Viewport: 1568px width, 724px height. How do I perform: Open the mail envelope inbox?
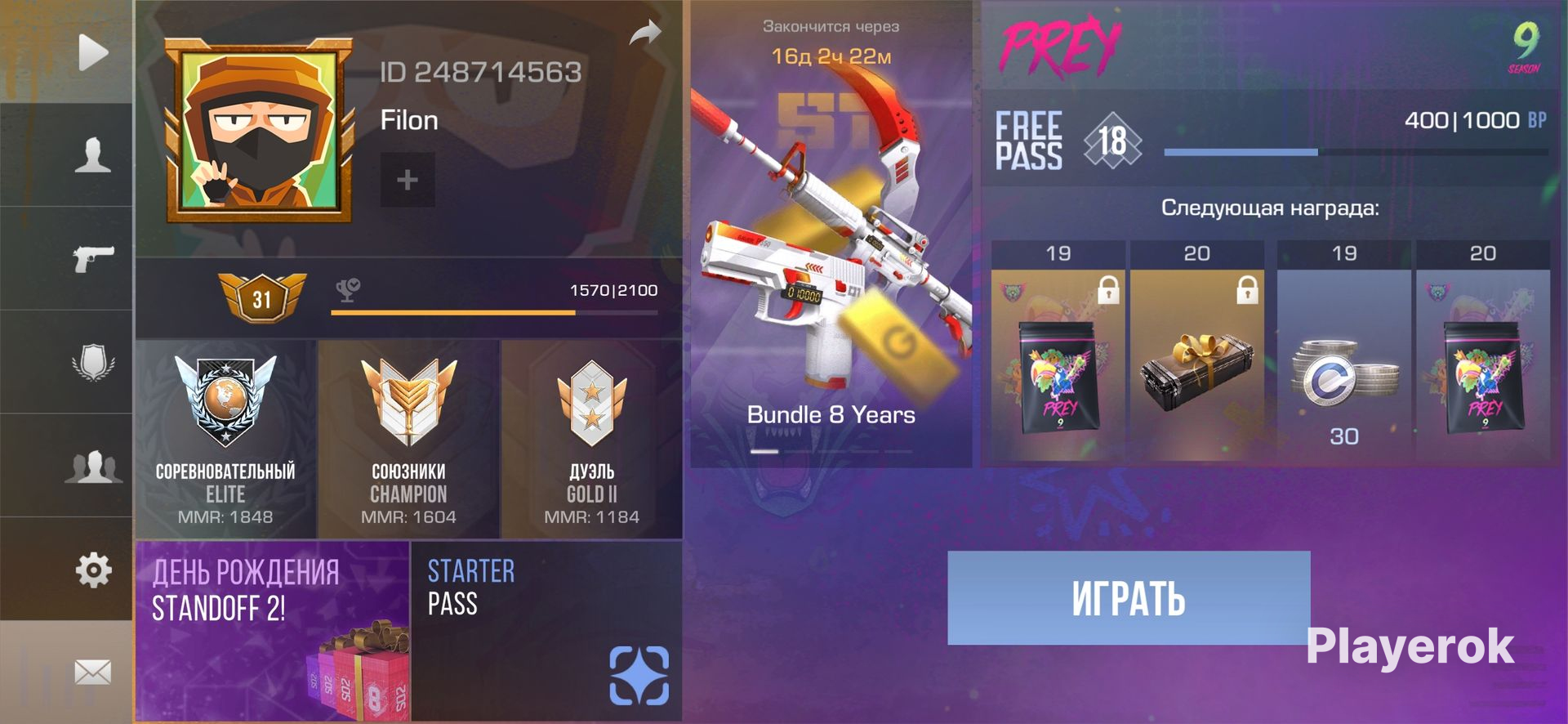[x=92, y=673]
